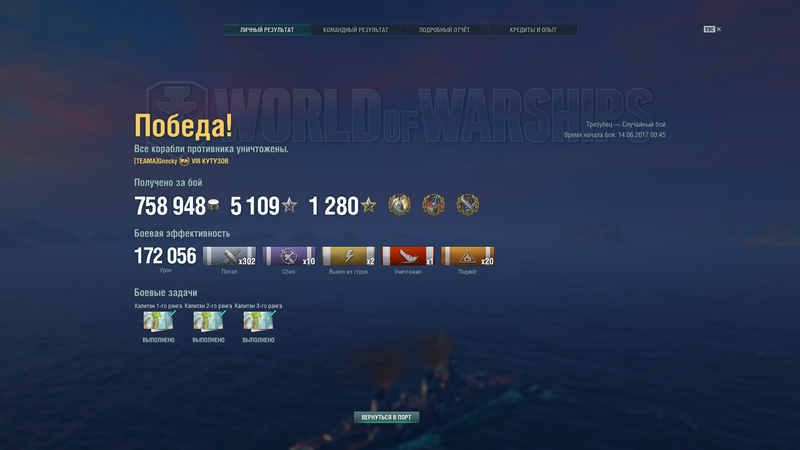Image resolution: width=800 pixels, height=450 pixels.
Task: Select the purple Сбил x10 ribbon
Action: point(289,256)
